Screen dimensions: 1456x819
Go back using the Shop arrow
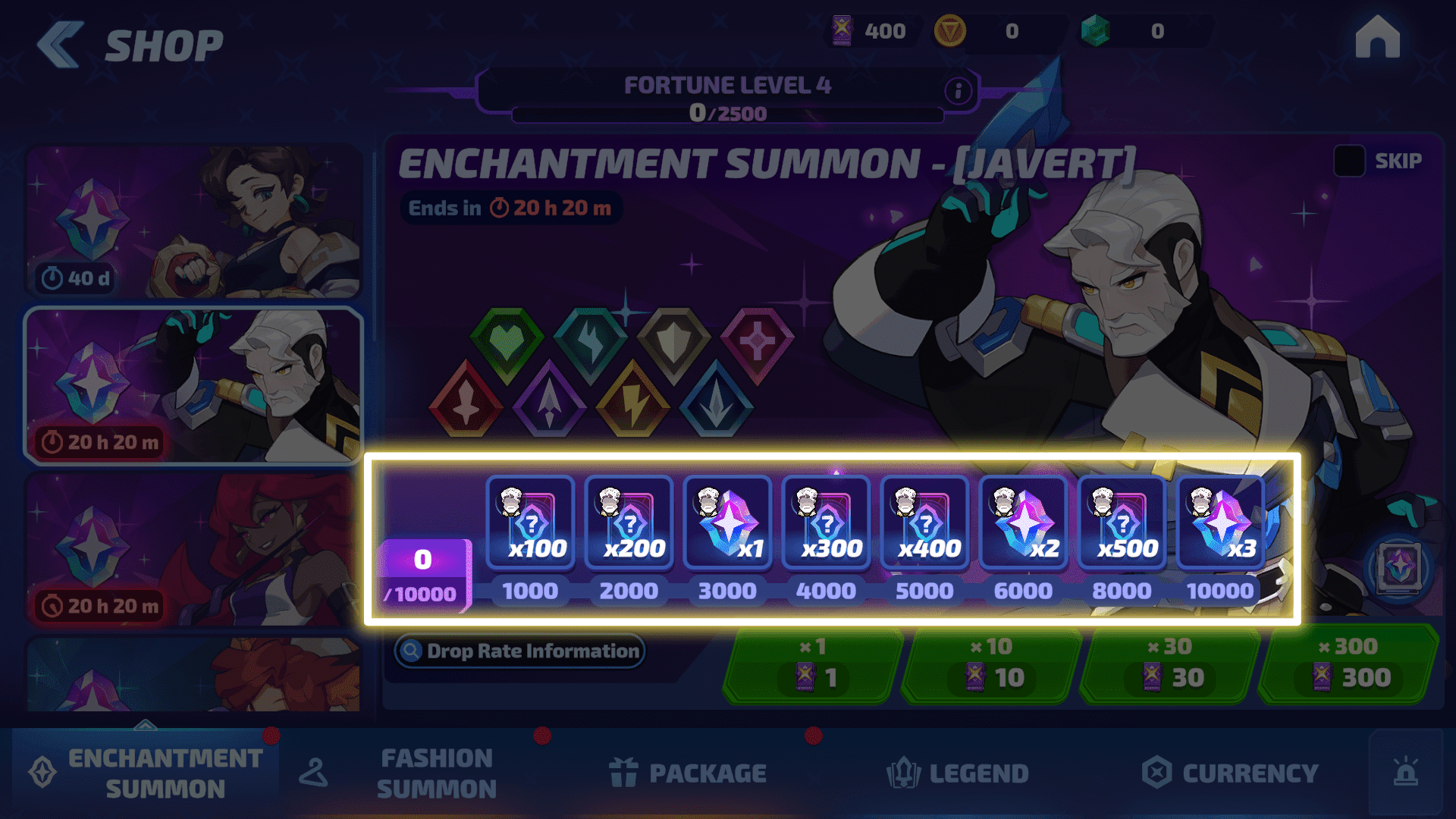61,45
